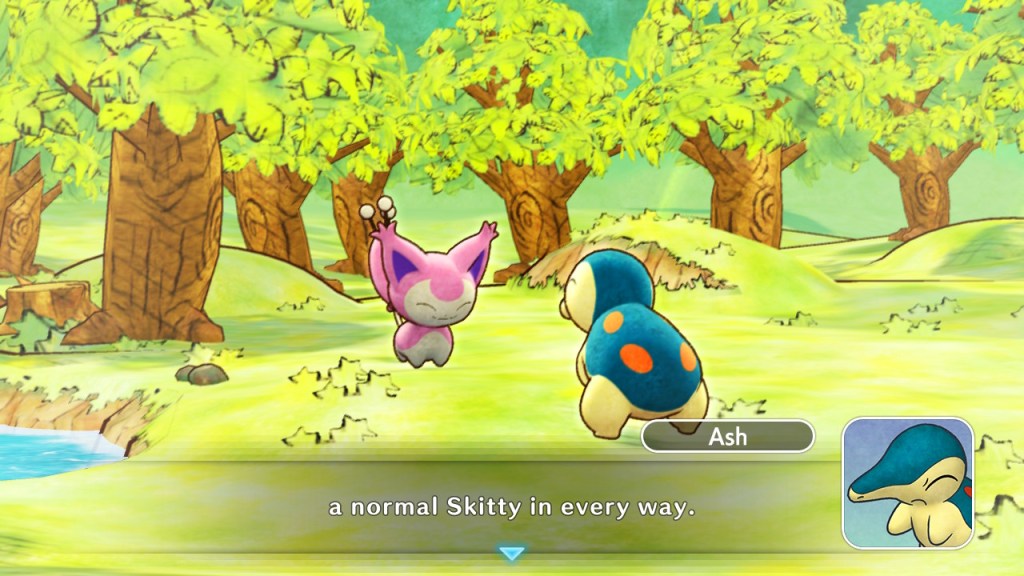Advance dialogue with the blue arrow indicator
This screenshot has width=1024, height=576.
click(x=511, y=553)
